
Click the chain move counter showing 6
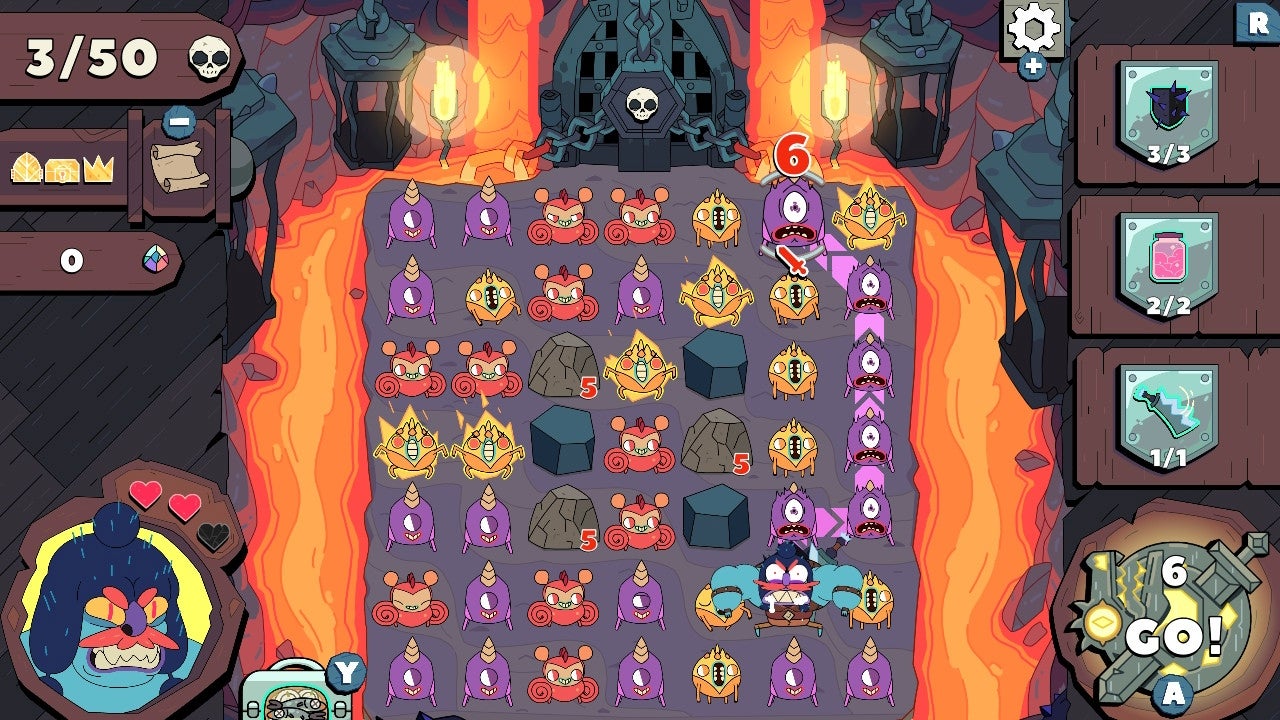(x=795, y=155)
